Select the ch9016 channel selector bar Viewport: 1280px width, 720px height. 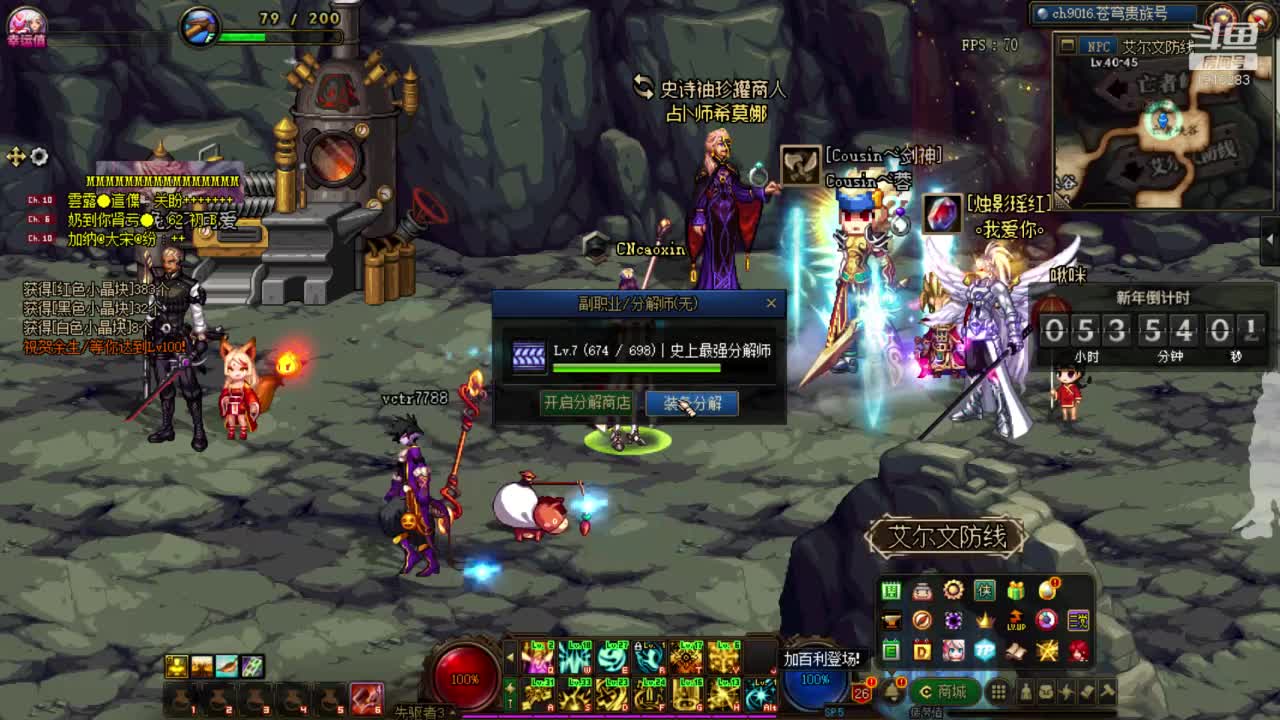pos(1114,14)
